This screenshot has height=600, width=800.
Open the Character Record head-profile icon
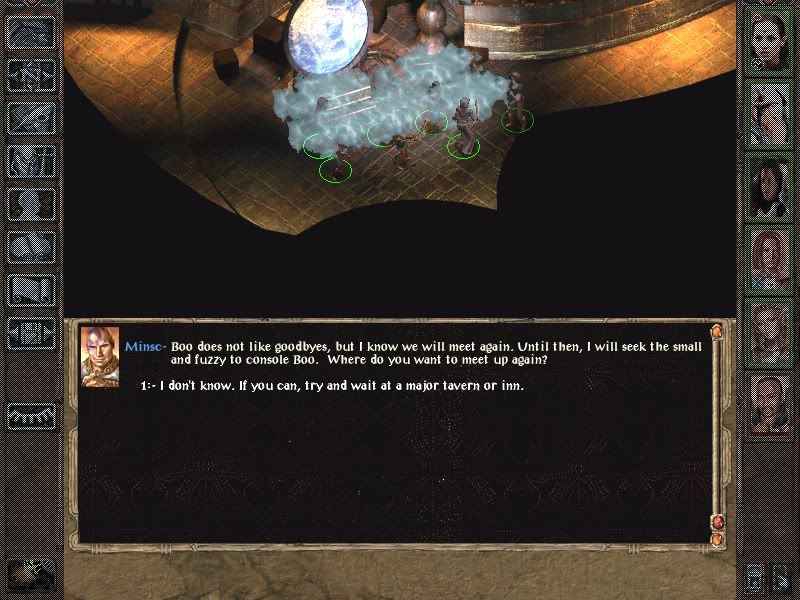coord(30,204)
